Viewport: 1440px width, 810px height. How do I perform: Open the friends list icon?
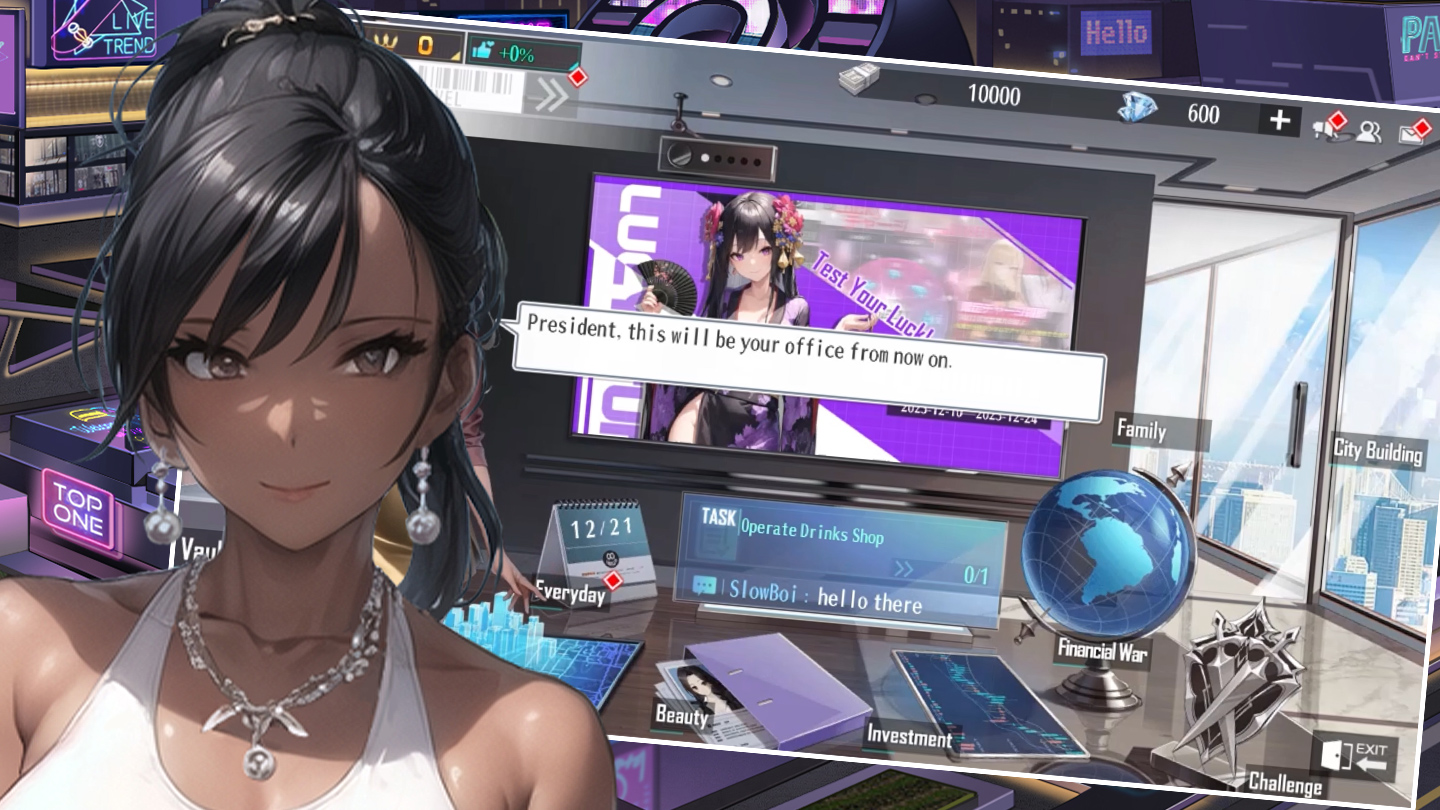1368,131
